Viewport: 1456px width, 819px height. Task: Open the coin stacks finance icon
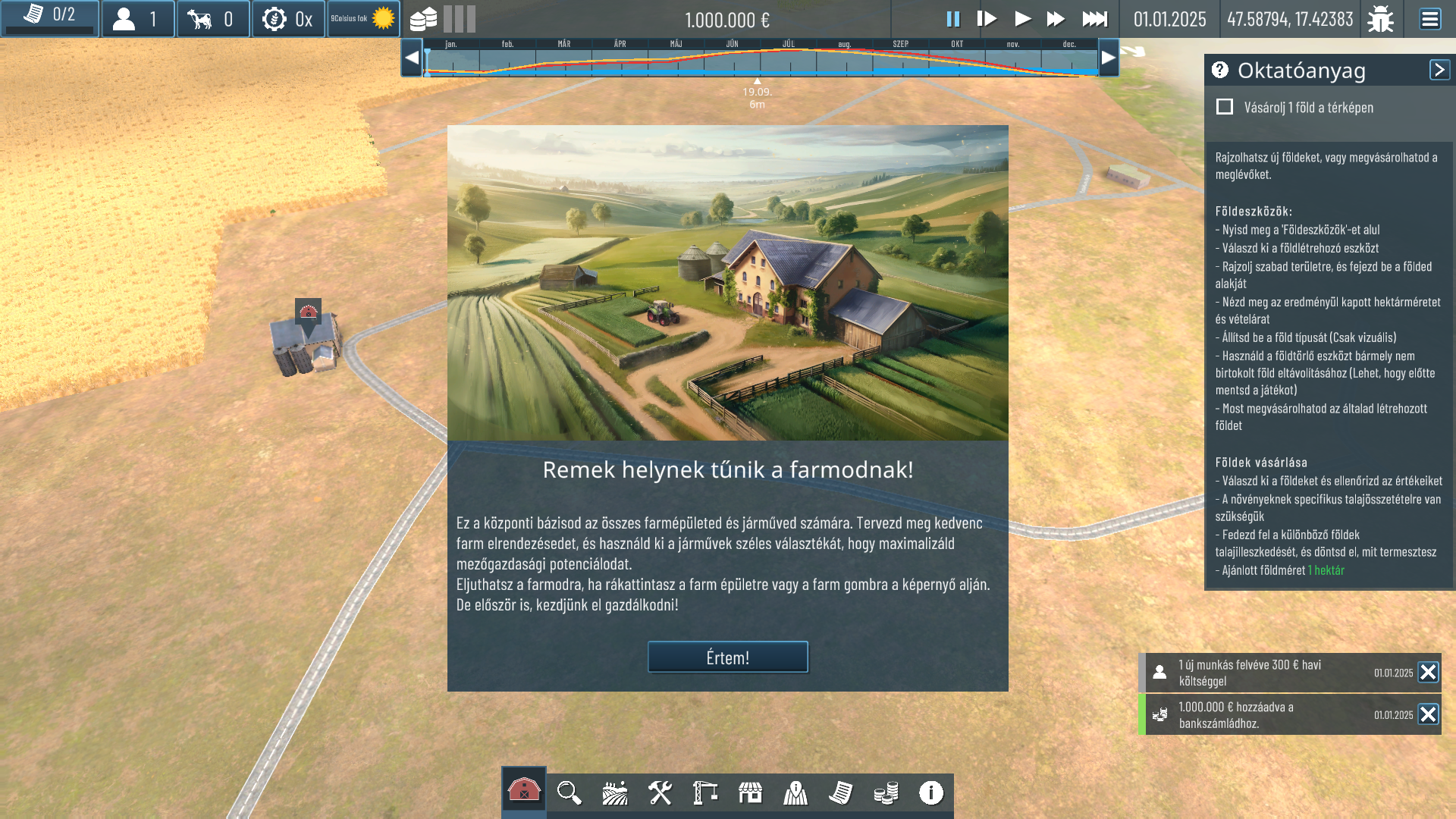pos(886,793)
